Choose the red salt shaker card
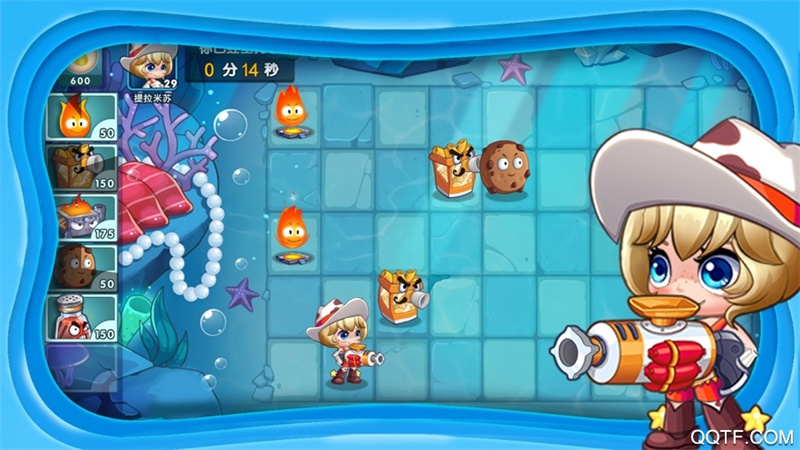800x450 pixels. pyautogui.click(x=81, y=318)
